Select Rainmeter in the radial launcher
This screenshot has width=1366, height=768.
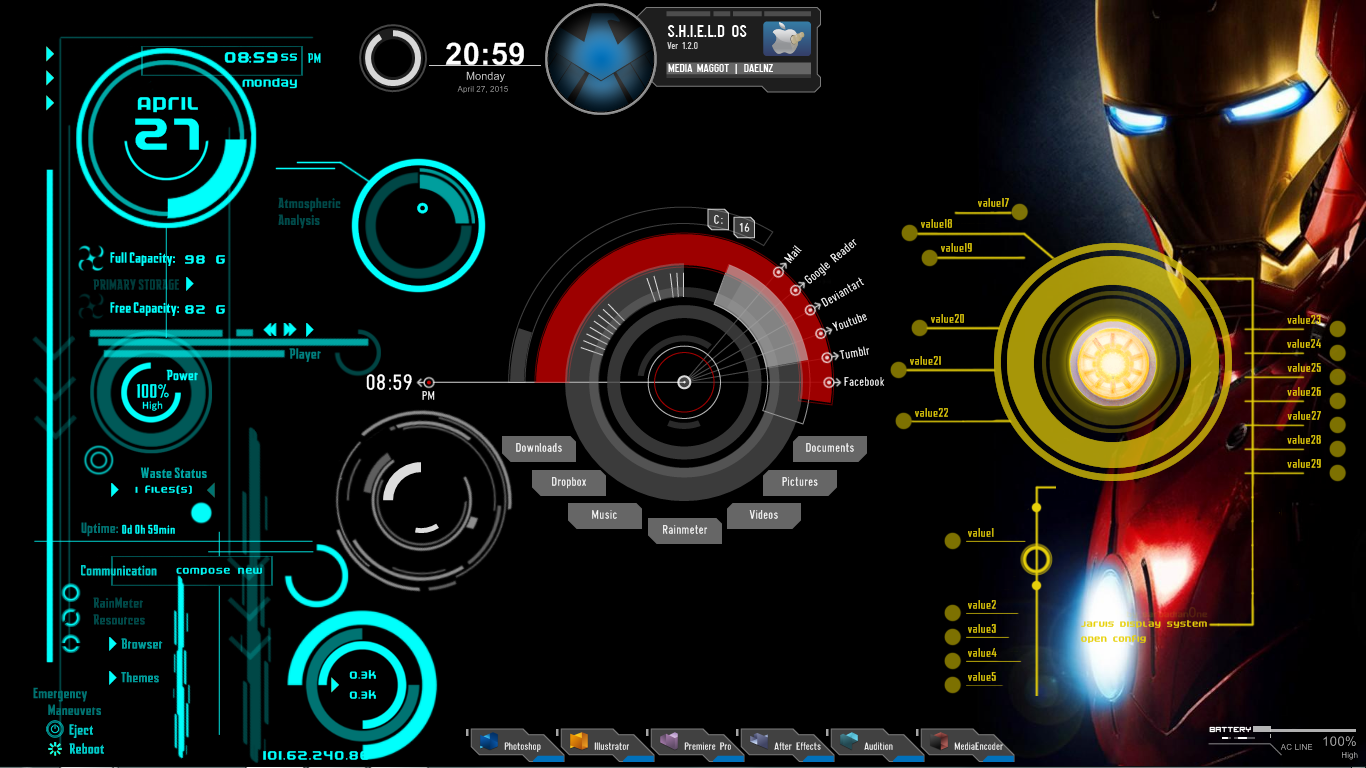point(684,530)
